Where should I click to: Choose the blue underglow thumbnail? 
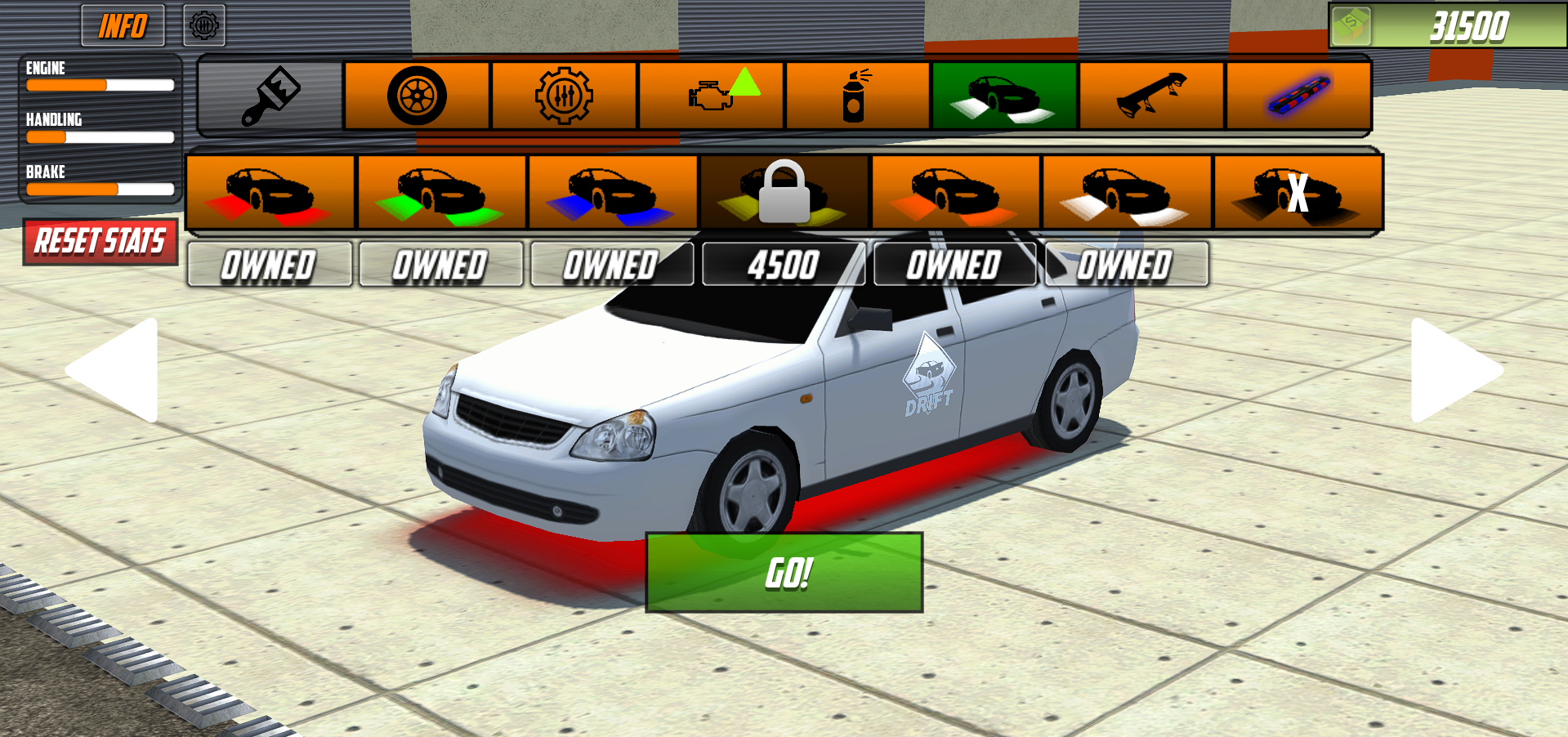click(x=612, y=190)
